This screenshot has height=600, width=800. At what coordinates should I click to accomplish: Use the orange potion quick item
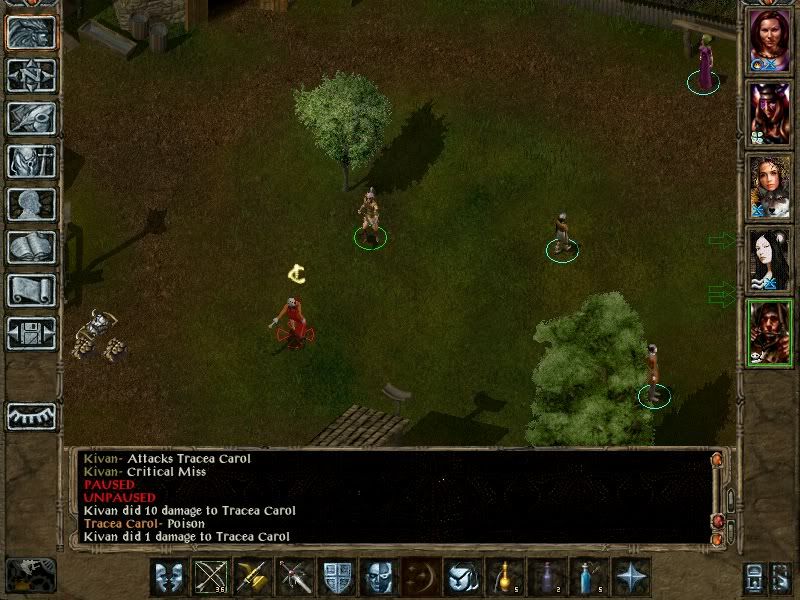point(506,577)
